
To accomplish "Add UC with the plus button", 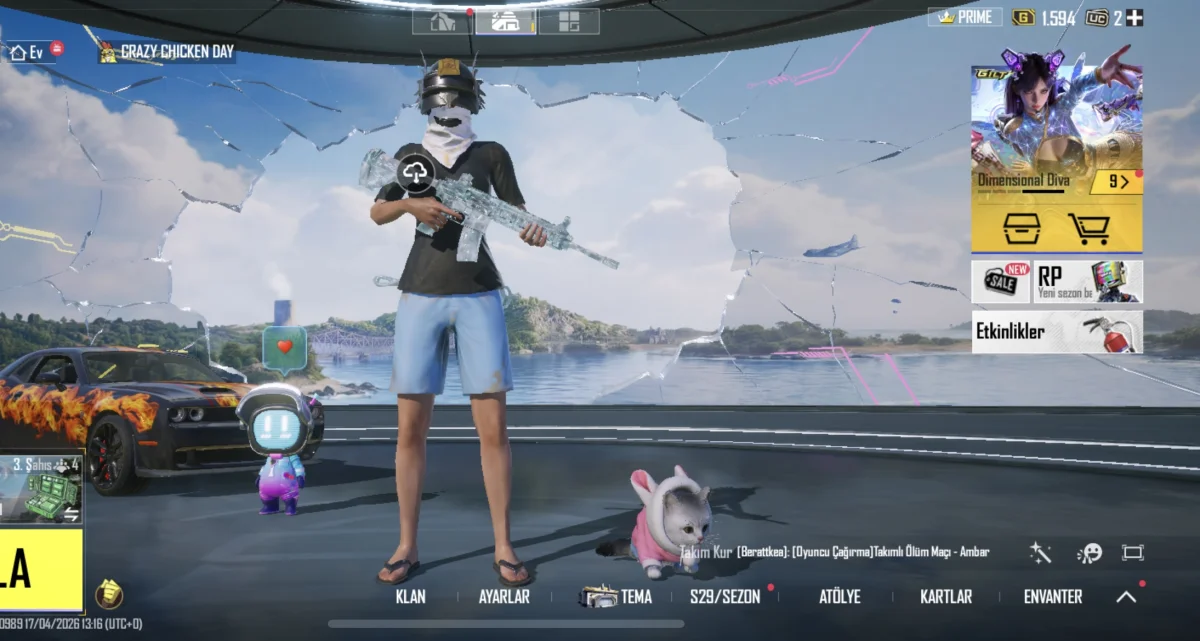I will tap(1134, 17).
